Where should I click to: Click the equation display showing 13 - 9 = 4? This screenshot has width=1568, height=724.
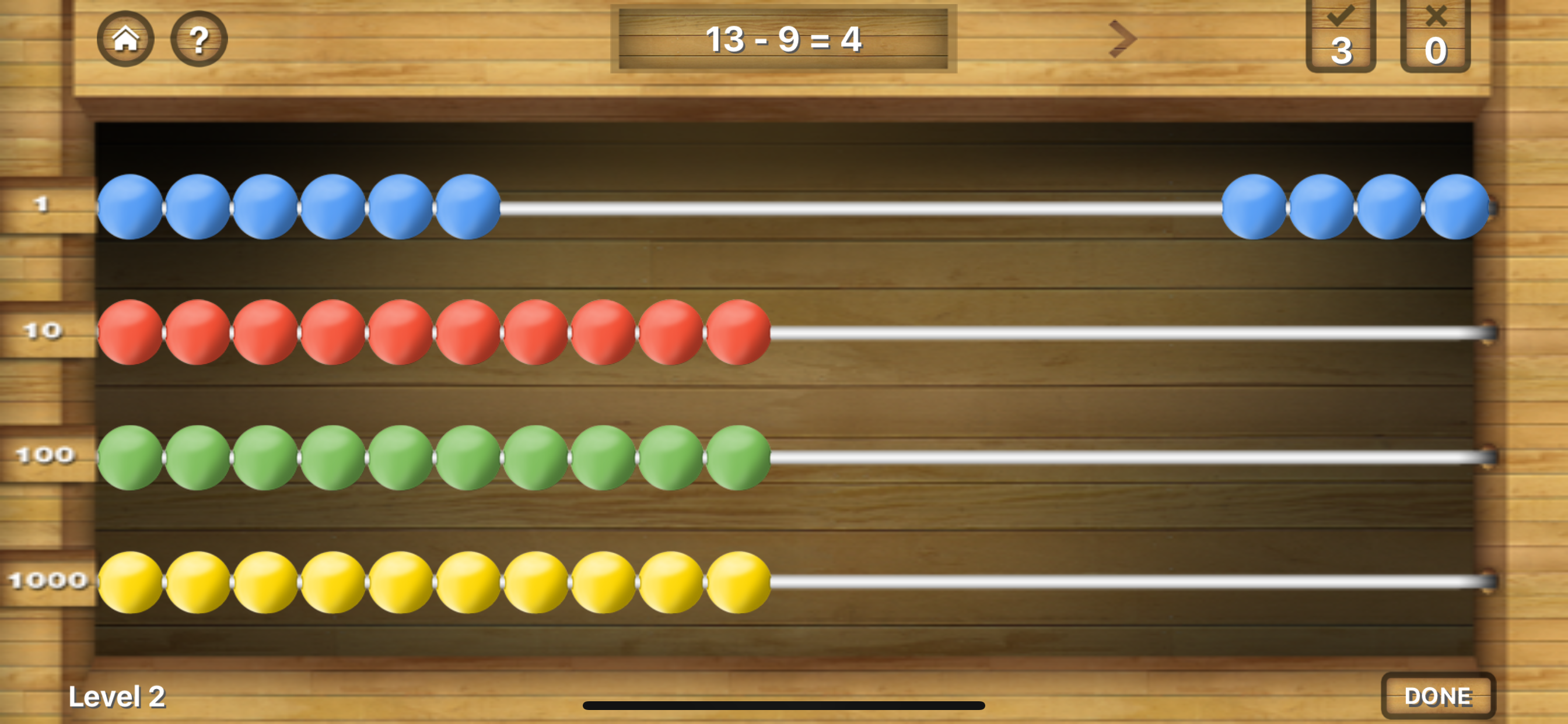(784, 40)
